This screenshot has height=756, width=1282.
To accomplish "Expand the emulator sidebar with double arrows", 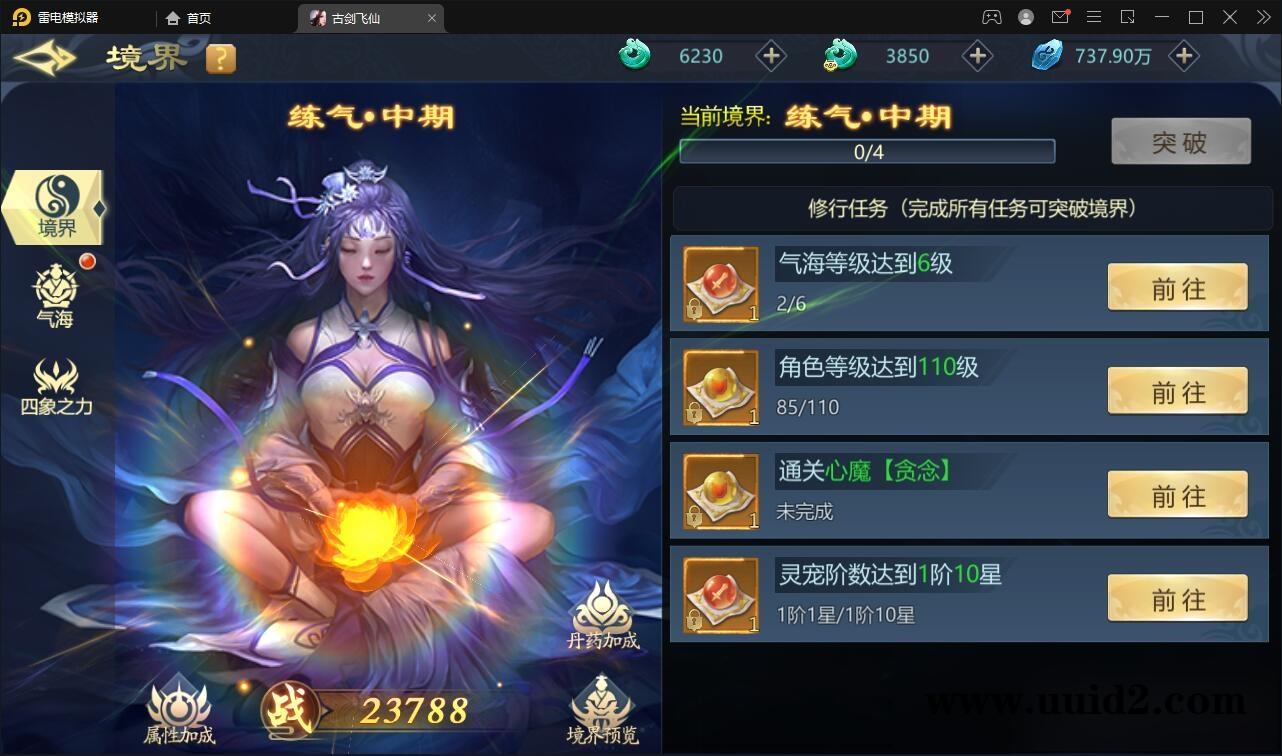I will pos(1263,16).
